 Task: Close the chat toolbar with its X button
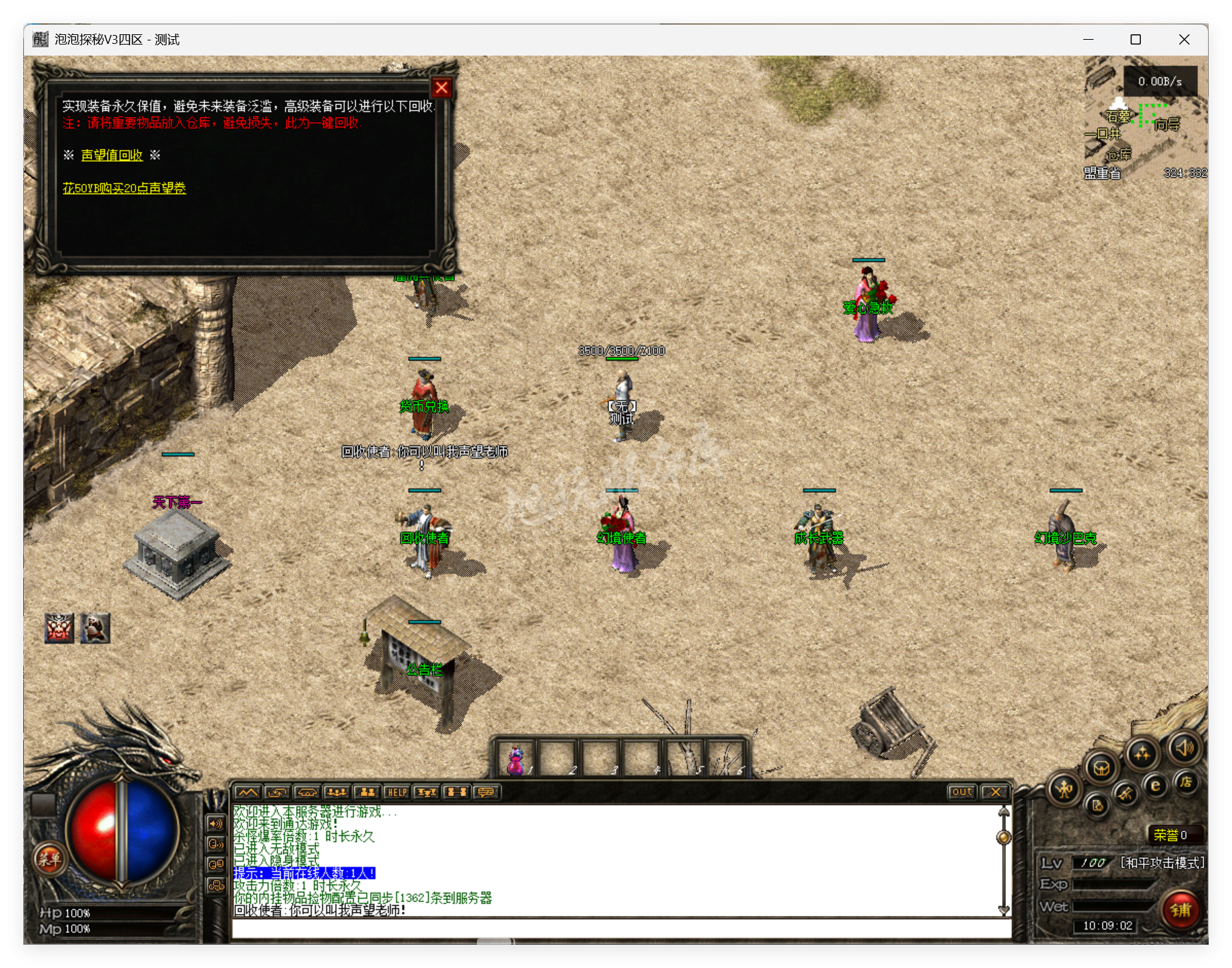point(995,792)
